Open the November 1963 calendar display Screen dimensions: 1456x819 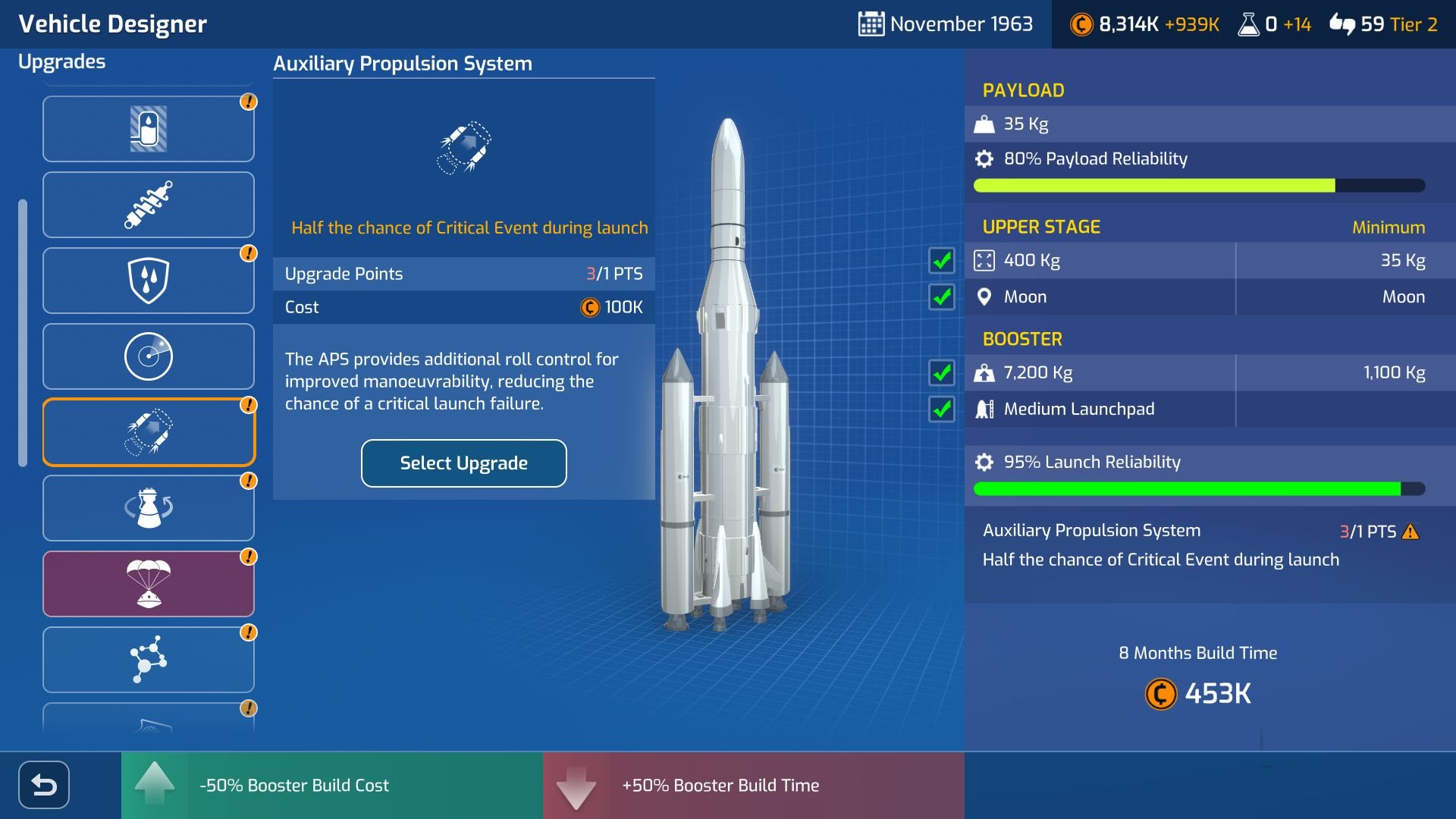946,24
